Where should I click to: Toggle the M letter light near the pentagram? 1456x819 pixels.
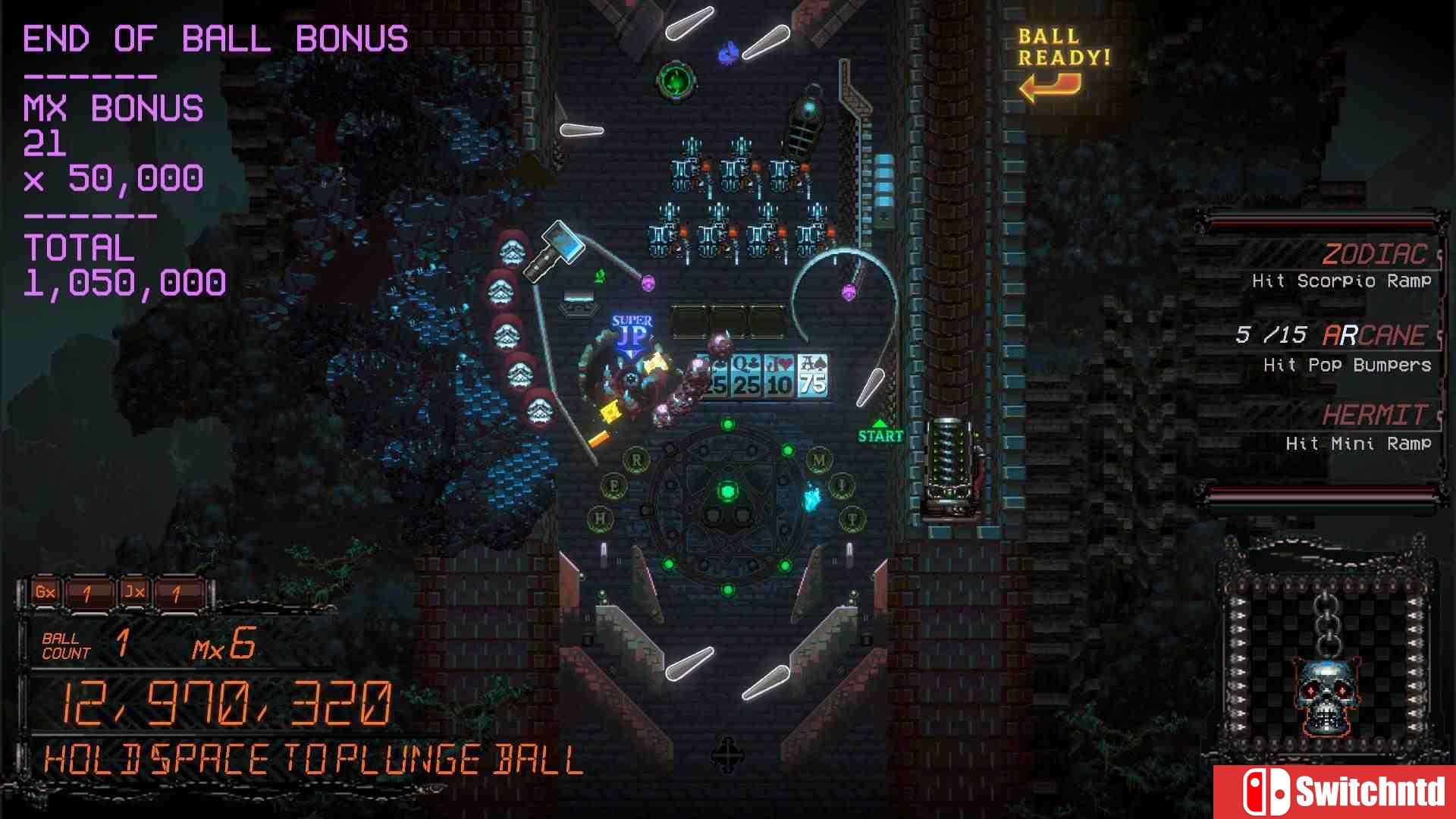[817, 459]
